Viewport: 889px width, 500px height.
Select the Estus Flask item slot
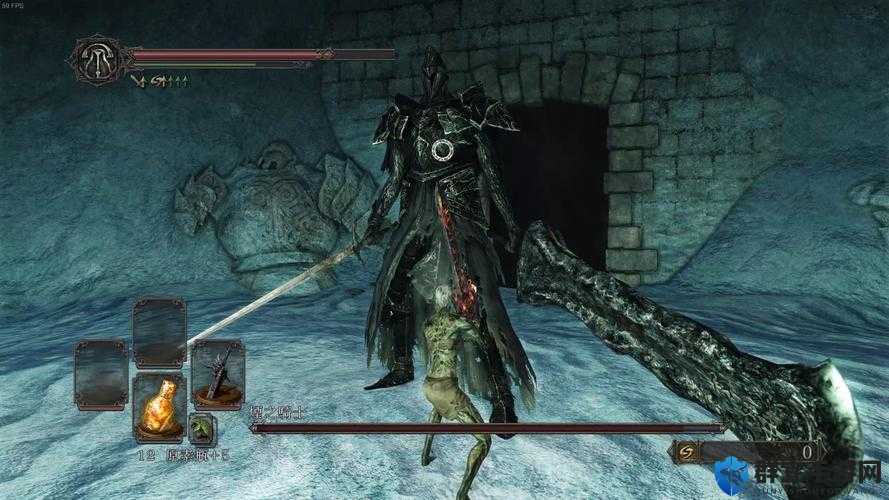click(158, 406)
